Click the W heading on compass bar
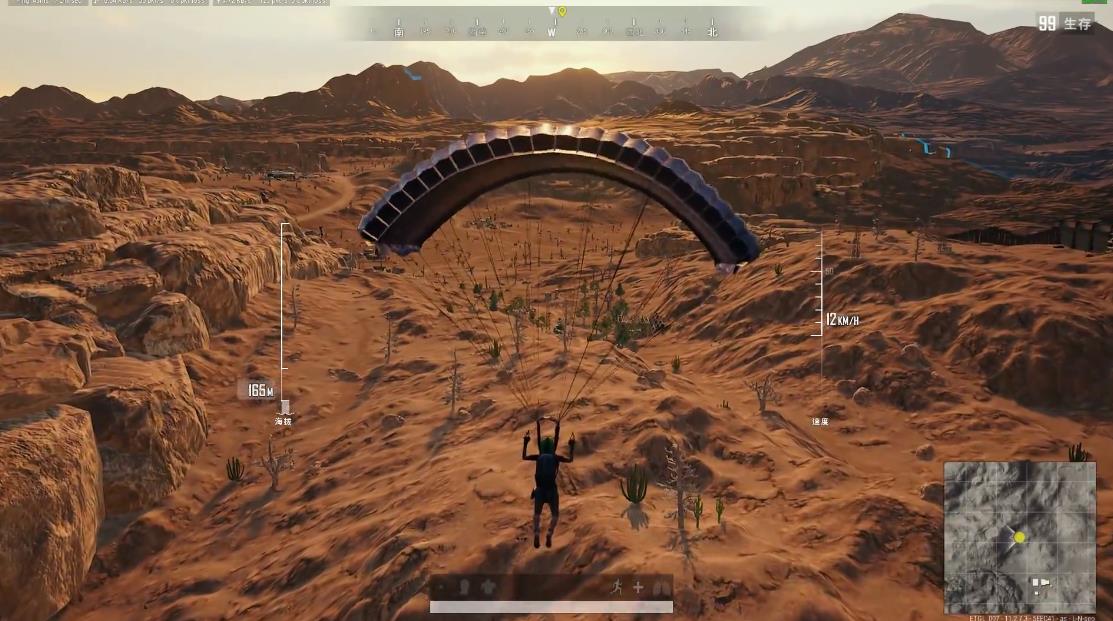 (x=551, y=32)
